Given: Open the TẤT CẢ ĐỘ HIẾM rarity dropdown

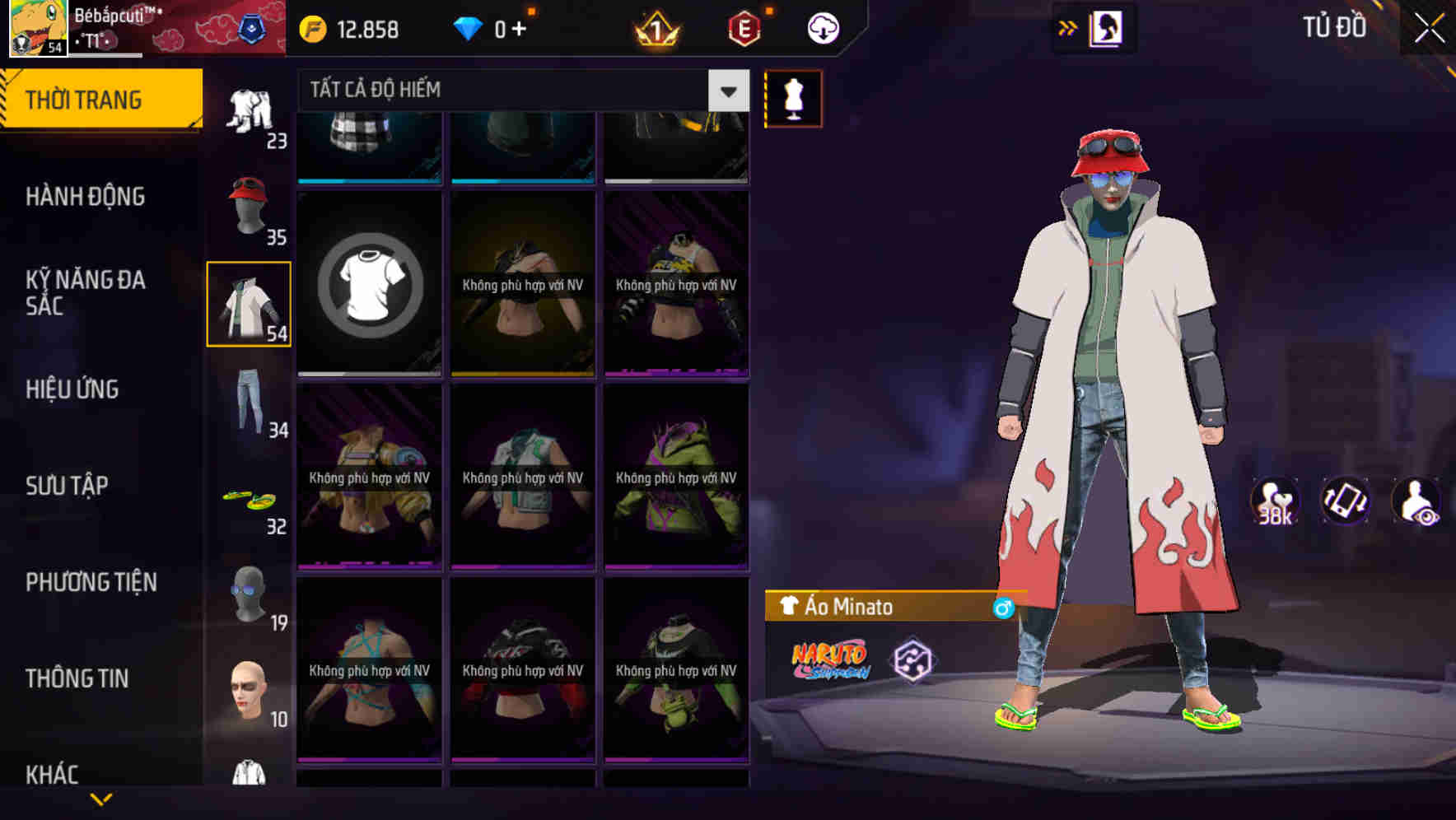Looking at the screenshot, I should (x=726, y=91).
